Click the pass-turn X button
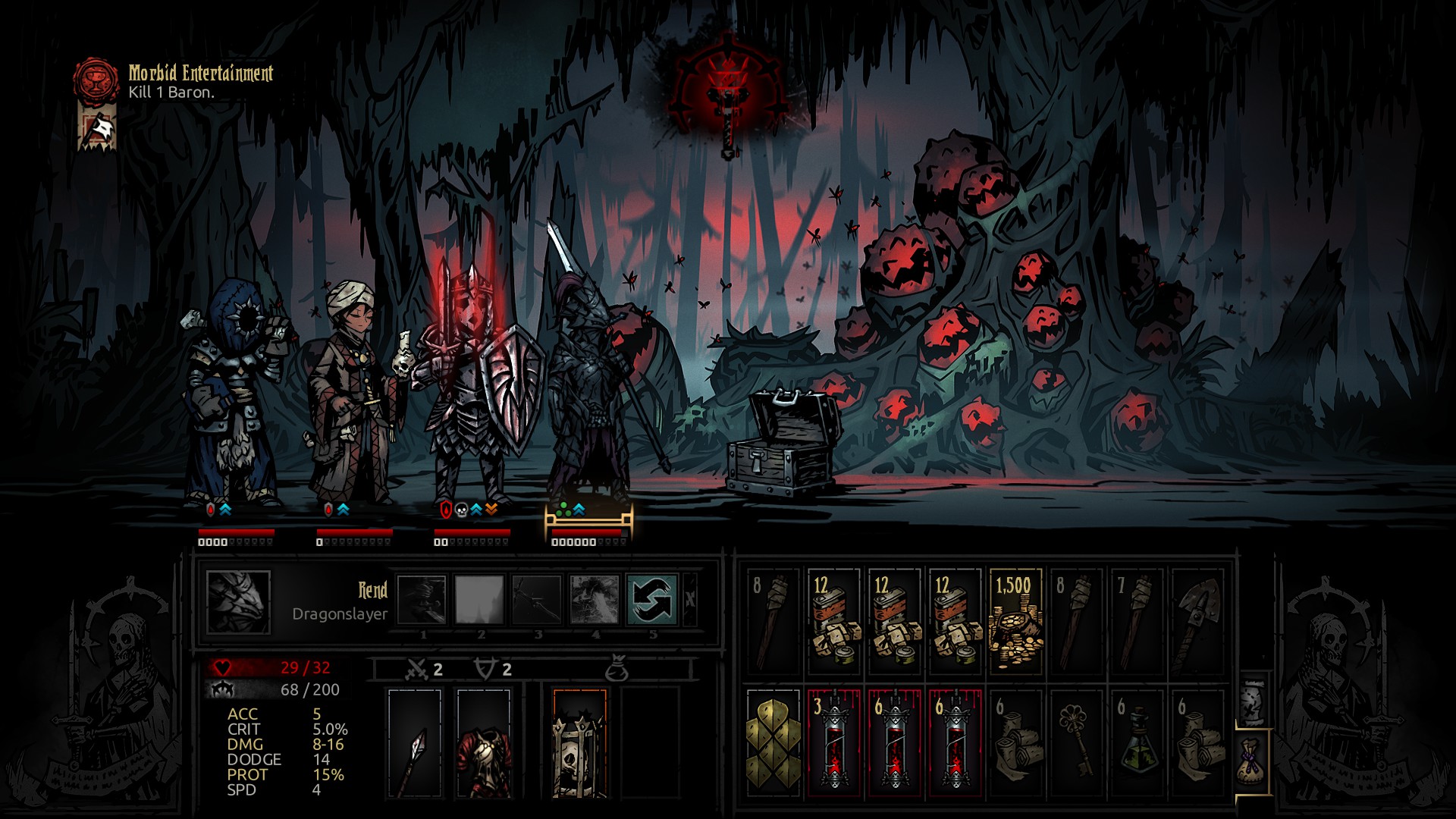1456x819 pixels. (x=689, y=599)
